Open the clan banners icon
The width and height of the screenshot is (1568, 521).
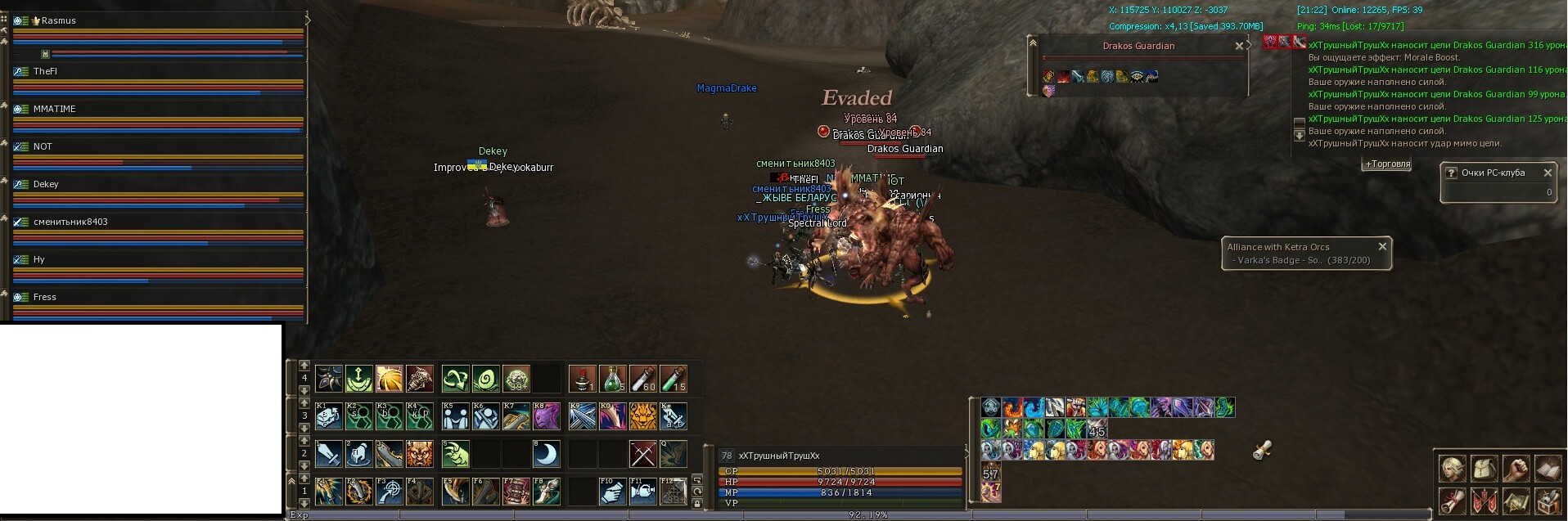(1484, 501)
